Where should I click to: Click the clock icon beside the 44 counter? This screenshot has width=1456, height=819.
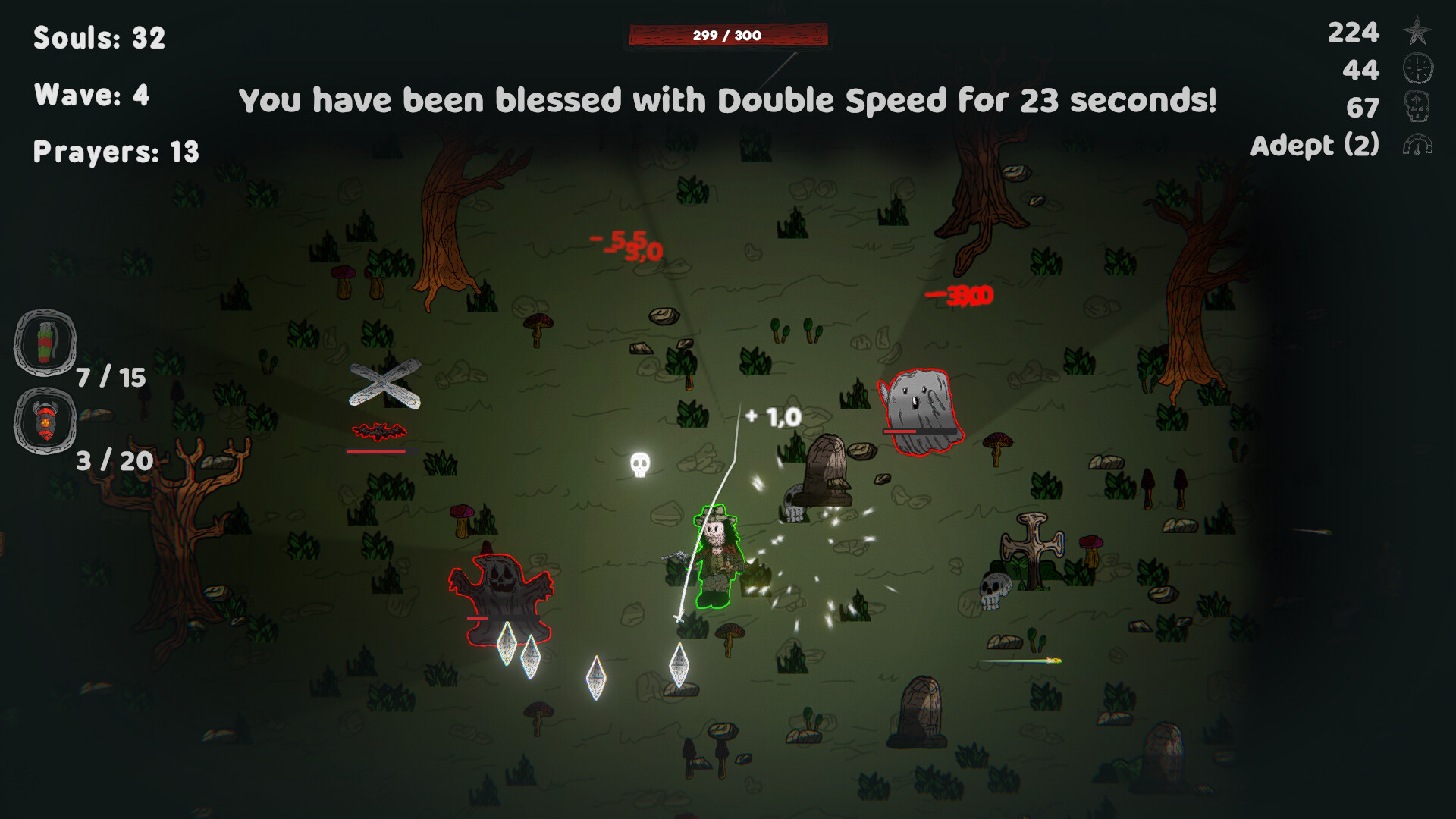(1417, 70)
